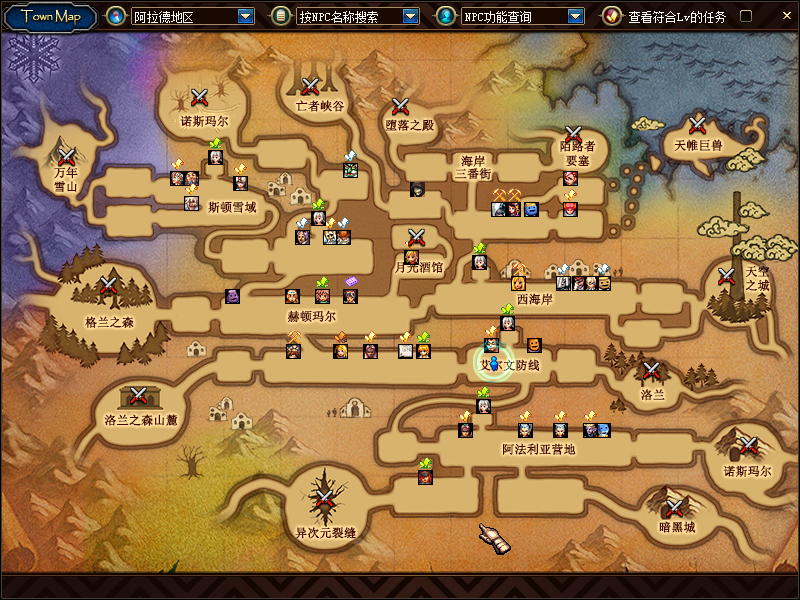Open the 阿拉德地区 region dropdown
800x600 pixels.
pos(246,16)
